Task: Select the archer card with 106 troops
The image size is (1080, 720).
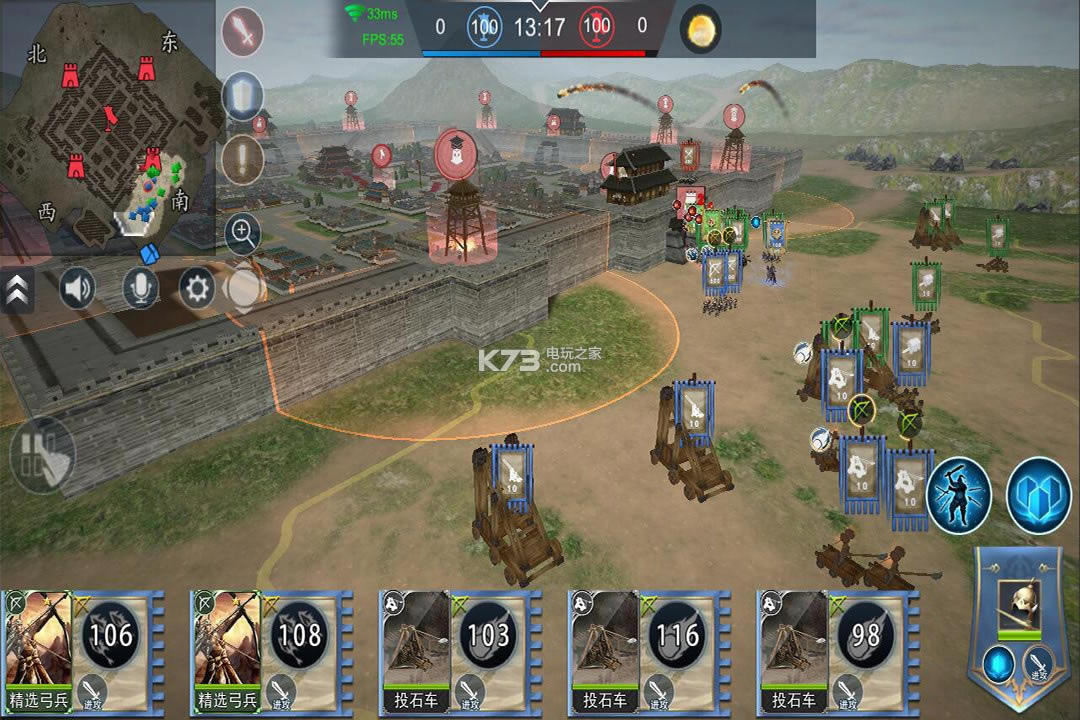Action: point(82,648)
